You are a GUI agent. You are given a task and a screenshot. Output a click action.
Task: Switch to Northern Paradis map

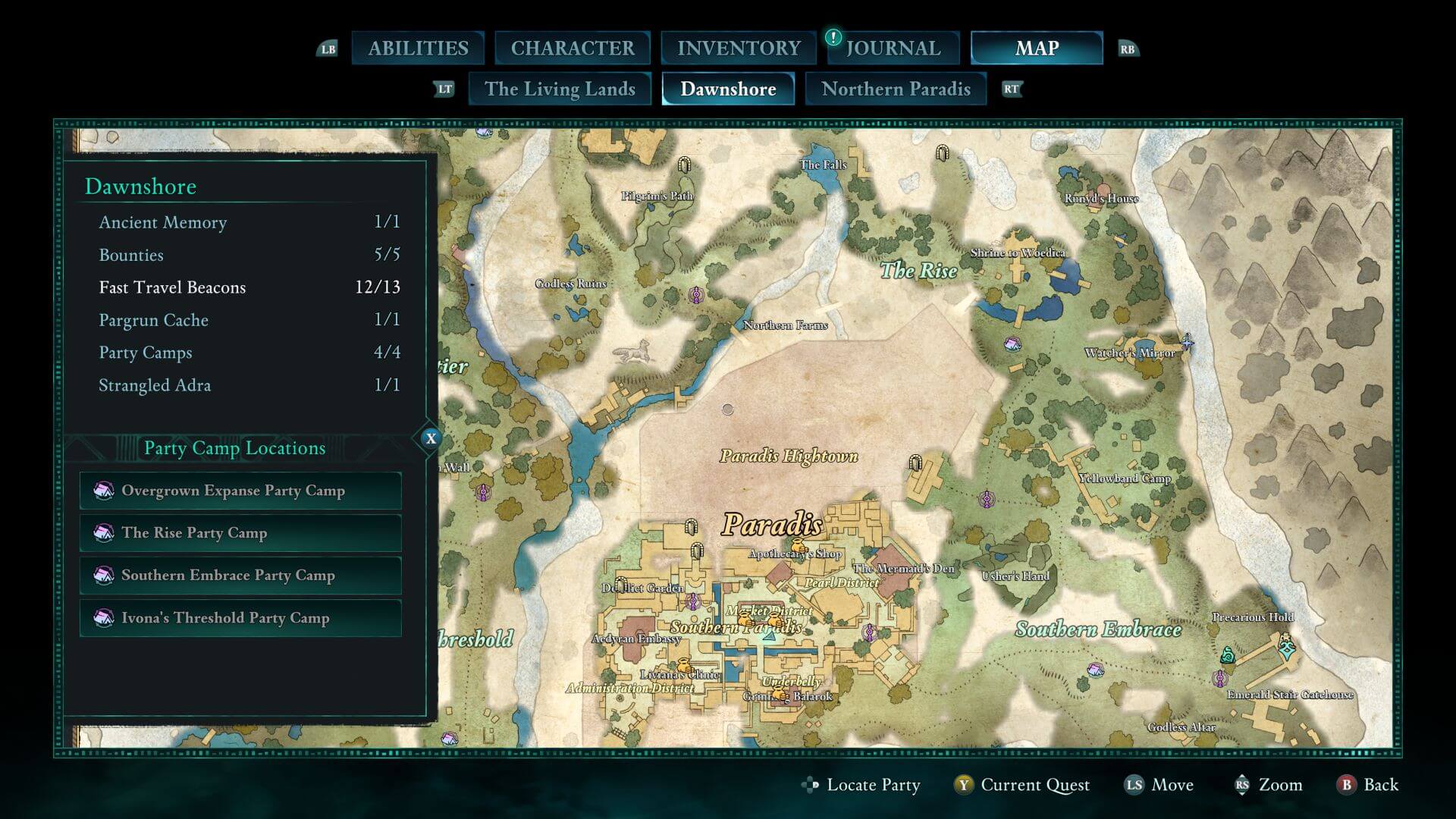[896, 89]
